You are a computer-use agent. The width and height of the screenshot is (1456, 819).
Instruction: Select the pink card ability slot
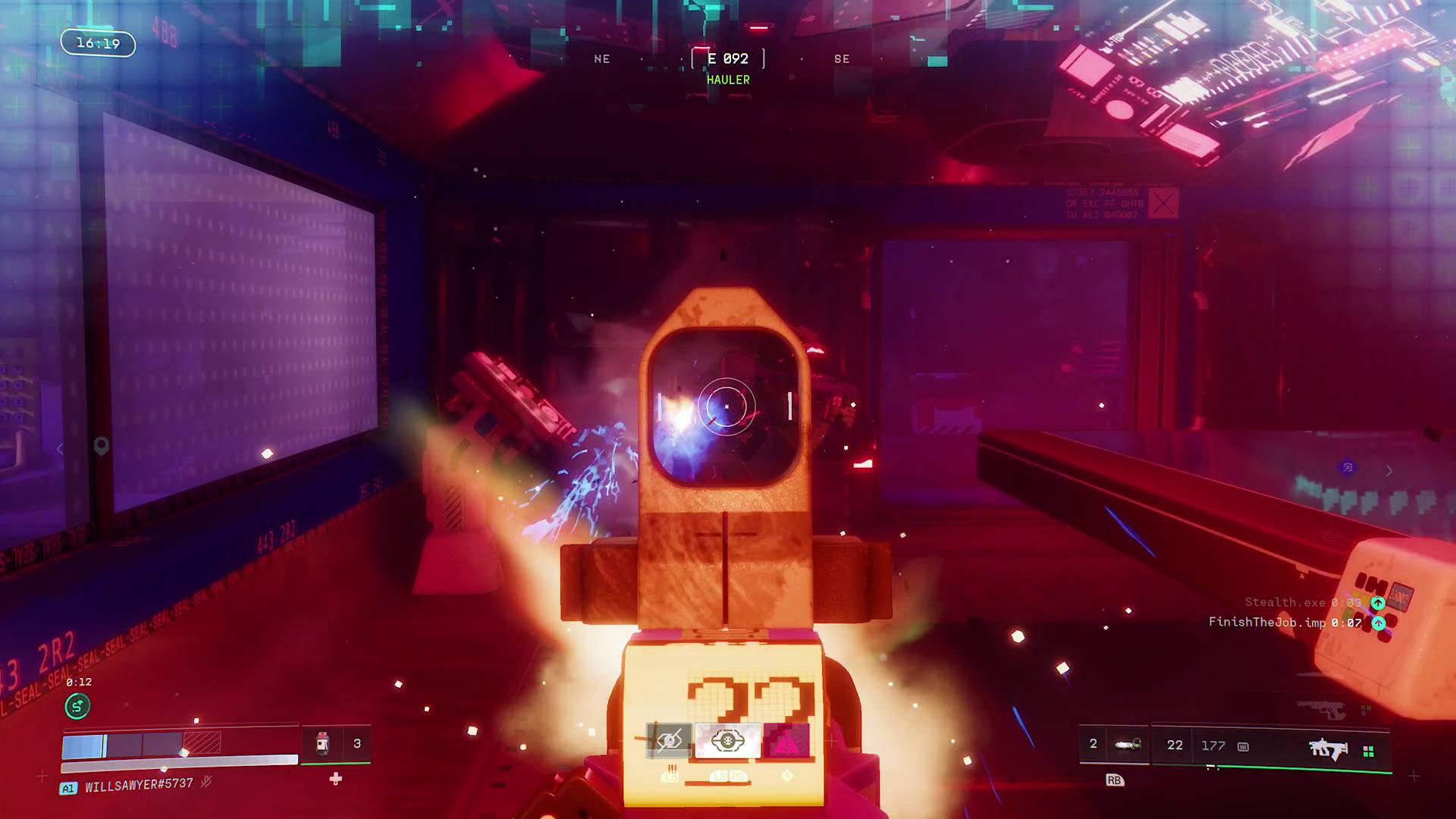786,741
